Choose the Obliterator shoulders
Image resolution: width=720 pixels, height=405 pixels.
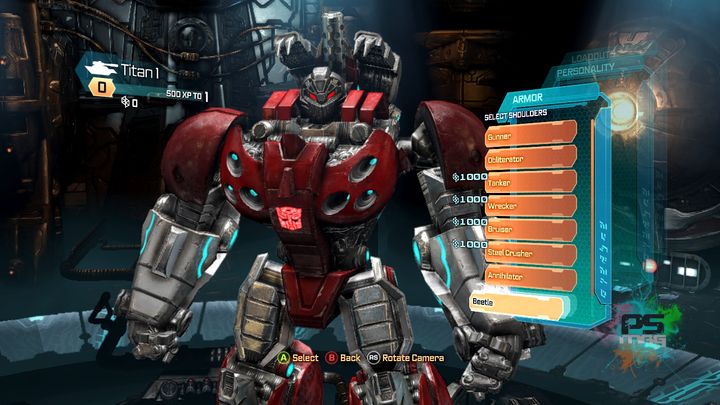coord(530,158)
